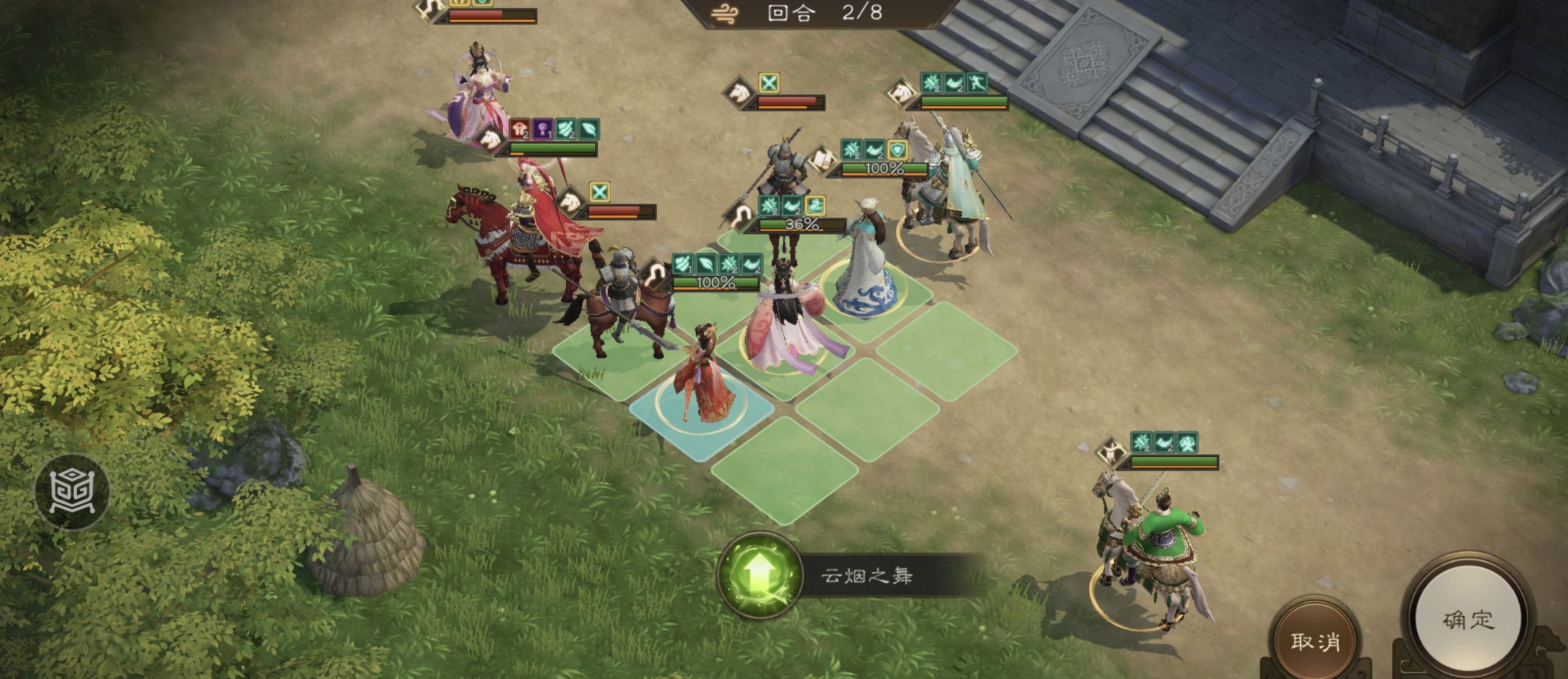Select the yellow-framed duck buff icon near the 36% bar

pos(815,205)
